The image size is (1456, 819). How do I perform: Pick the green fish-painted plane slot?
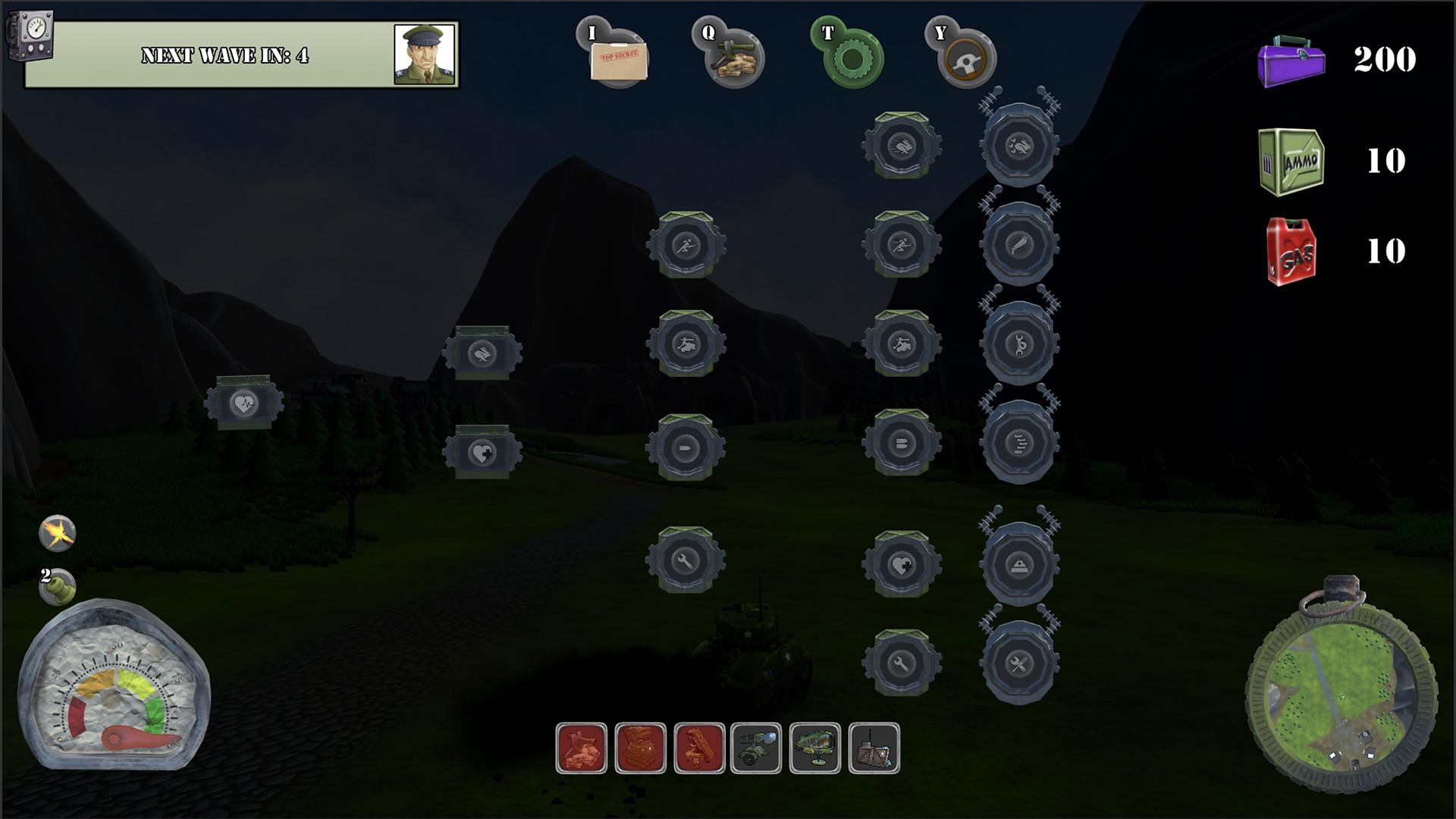[x=815, y=748]
